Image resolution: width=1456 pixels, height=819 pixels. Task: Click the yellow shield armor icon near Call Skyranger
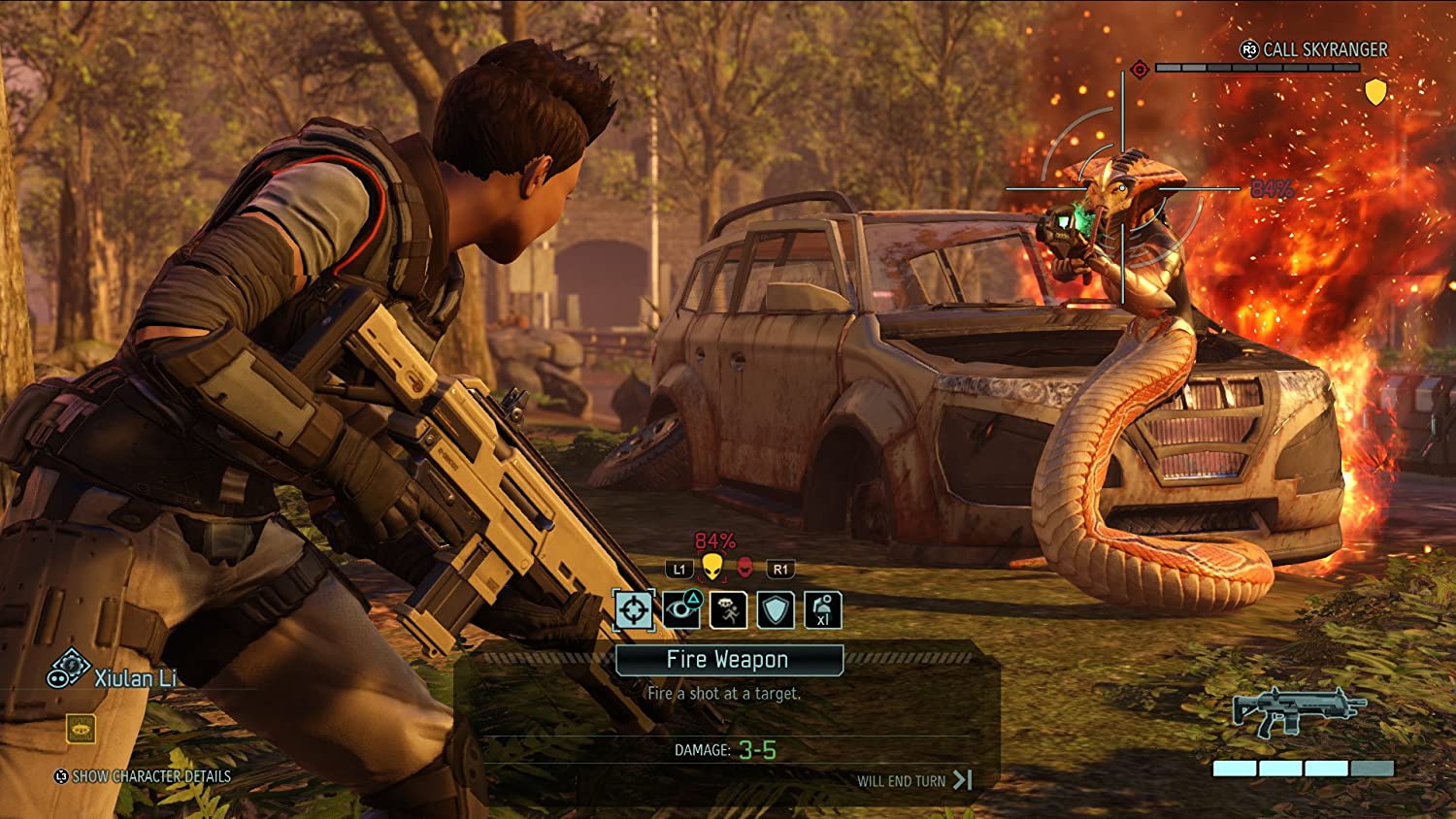click(1374, 94)
